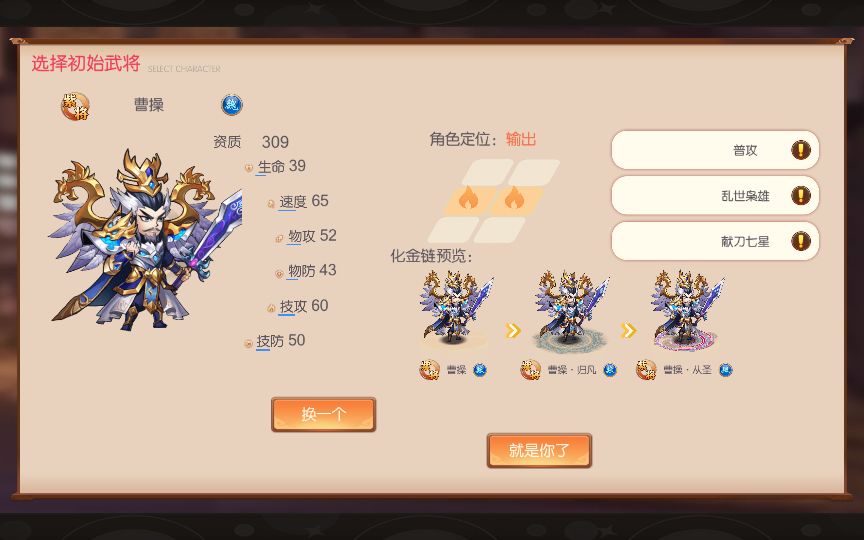Click the orange hero rarity badge beside 曹操

point(75,106)
